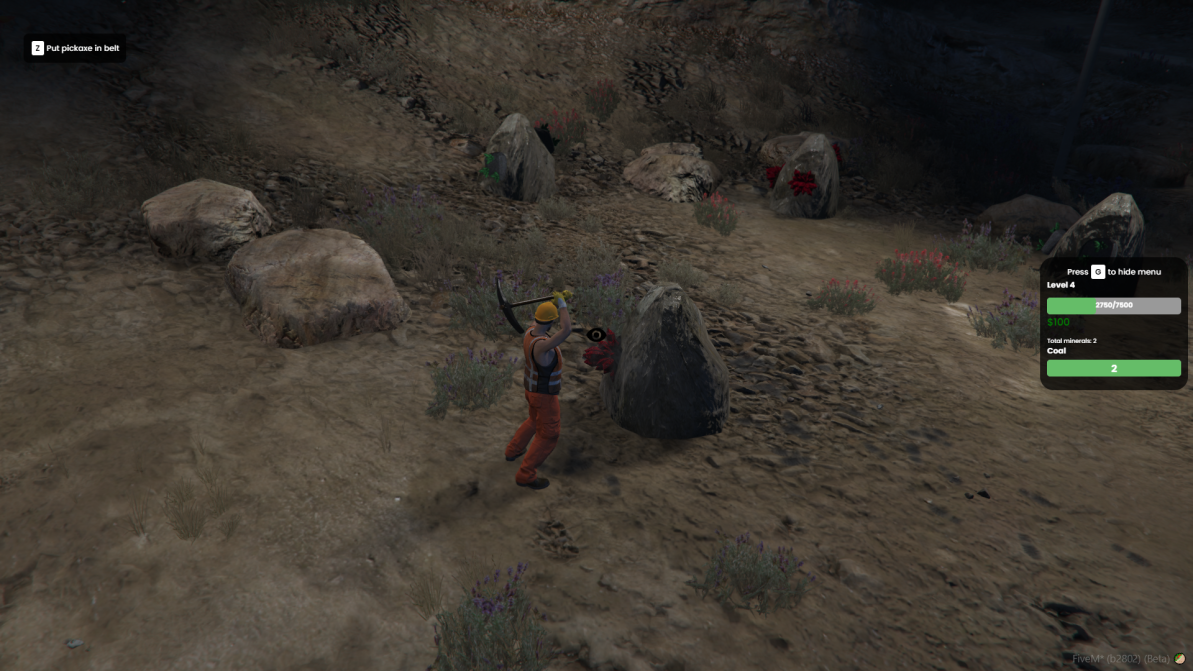The image size is (1193, 671).
Task: Click the black eye target icon
Action: 596,334
